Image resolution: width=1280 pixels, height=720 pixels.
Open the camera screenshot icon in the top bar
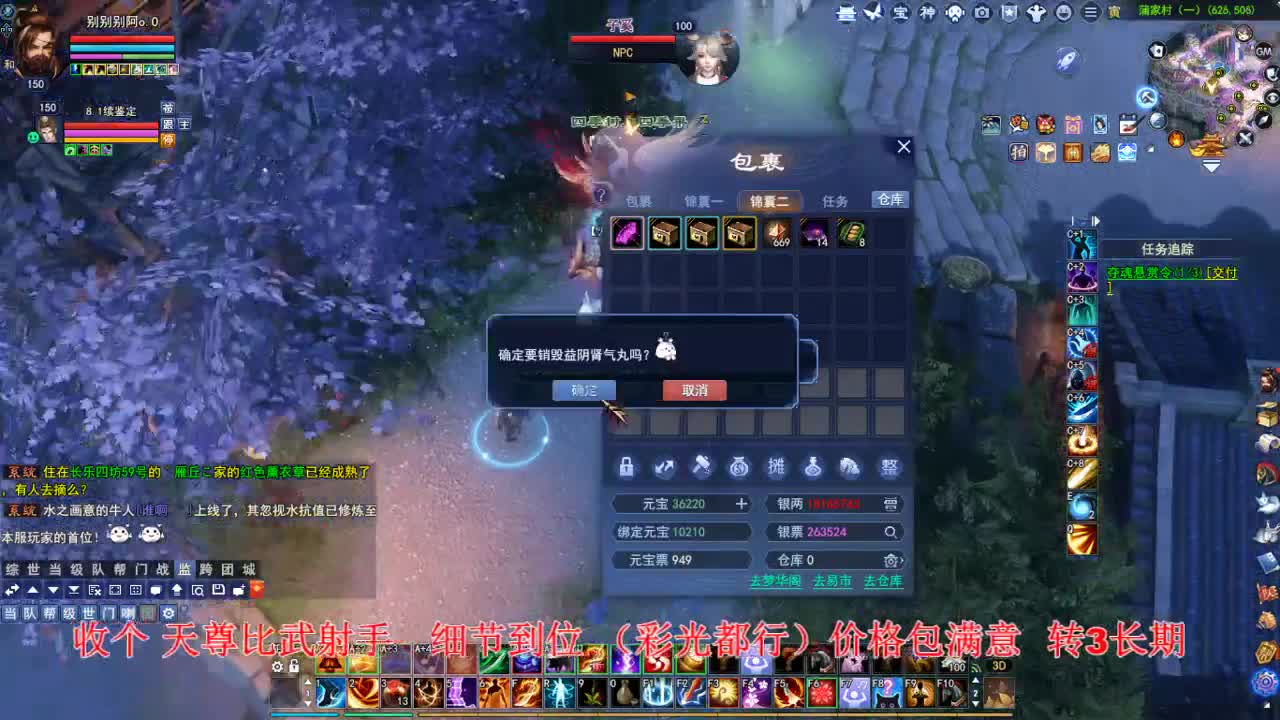pos(982,14)
